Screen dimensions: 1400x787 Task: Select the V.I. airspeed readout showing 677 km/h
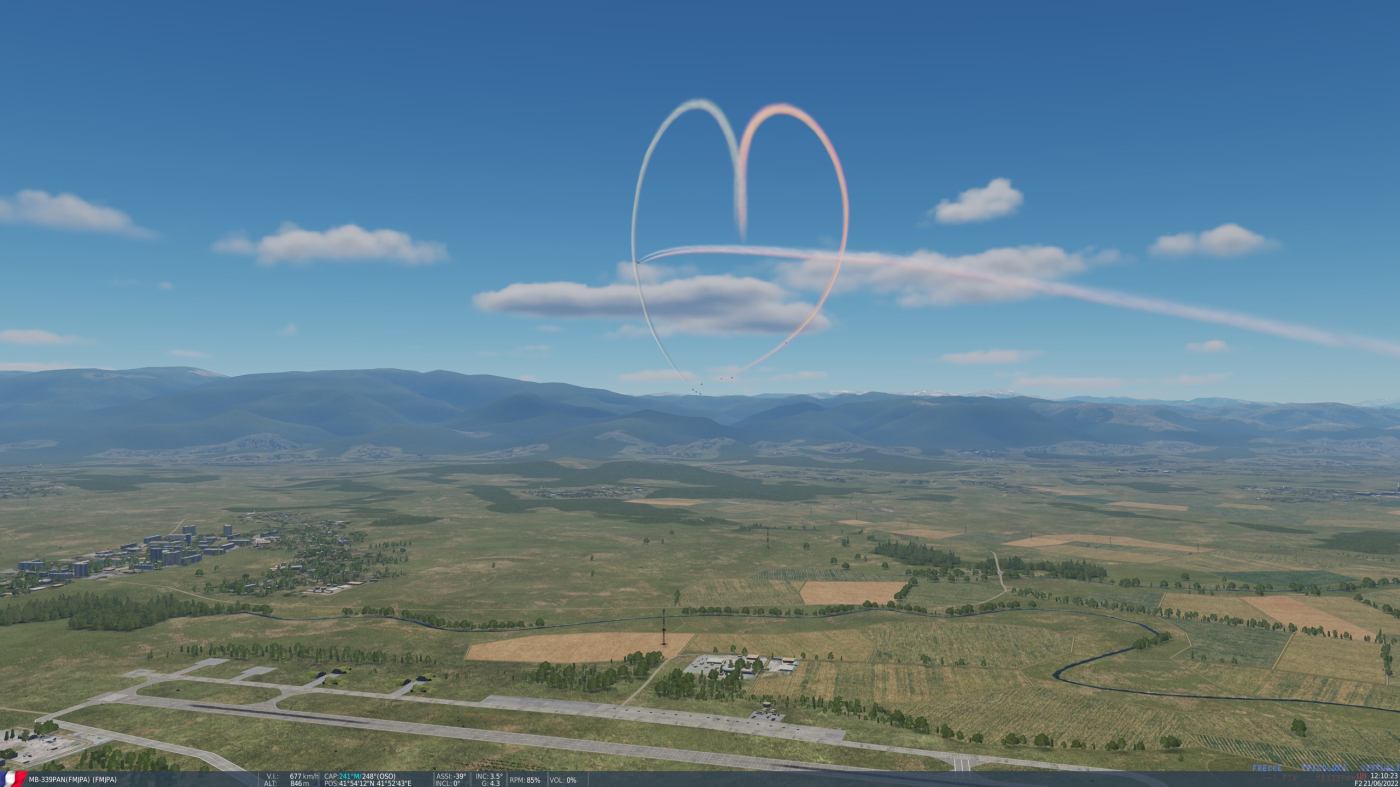290,776
